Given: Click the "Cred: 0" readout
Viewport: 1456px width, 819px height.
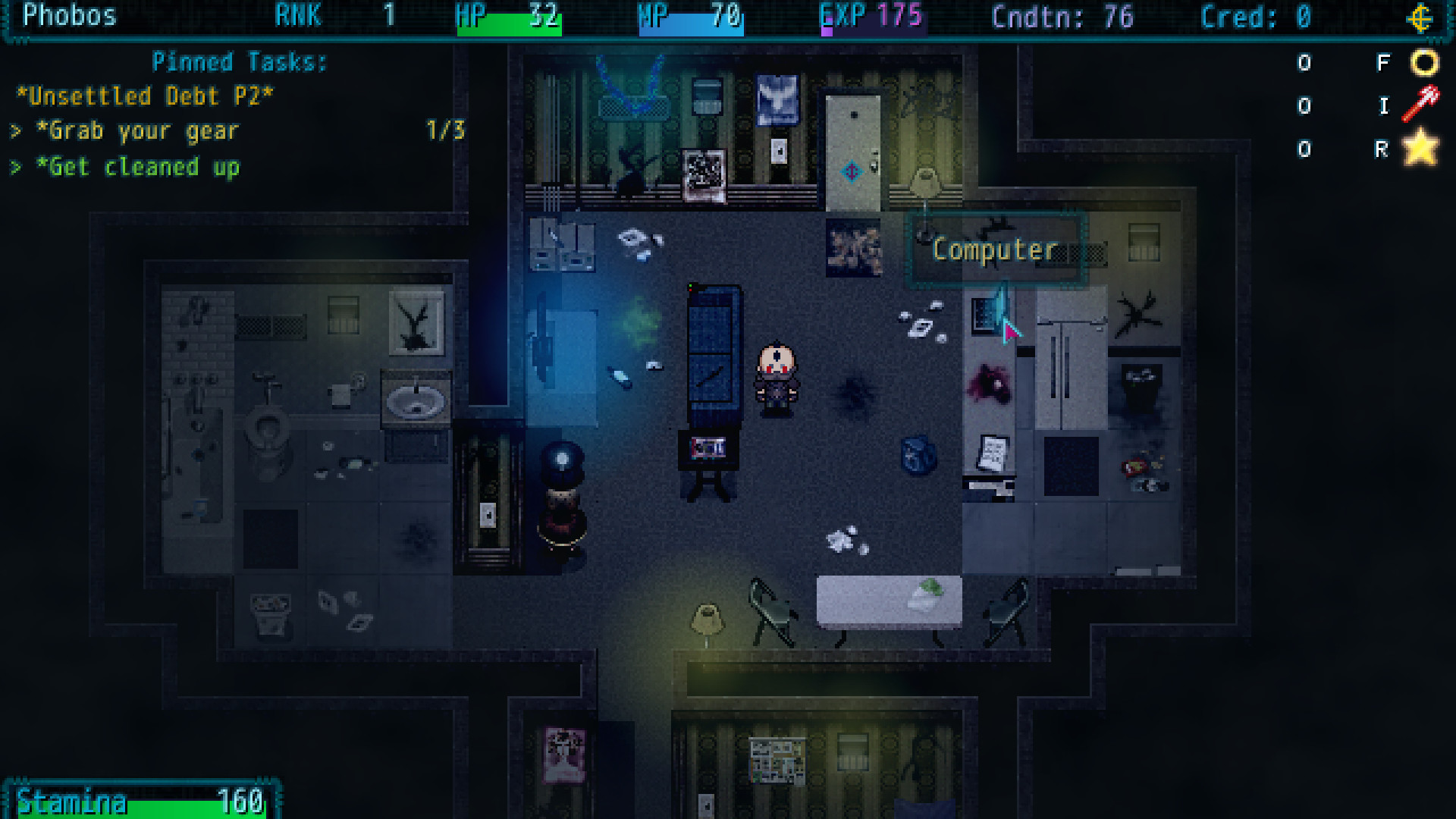Looking at the screenshot, I should (x=1256, y=18).
